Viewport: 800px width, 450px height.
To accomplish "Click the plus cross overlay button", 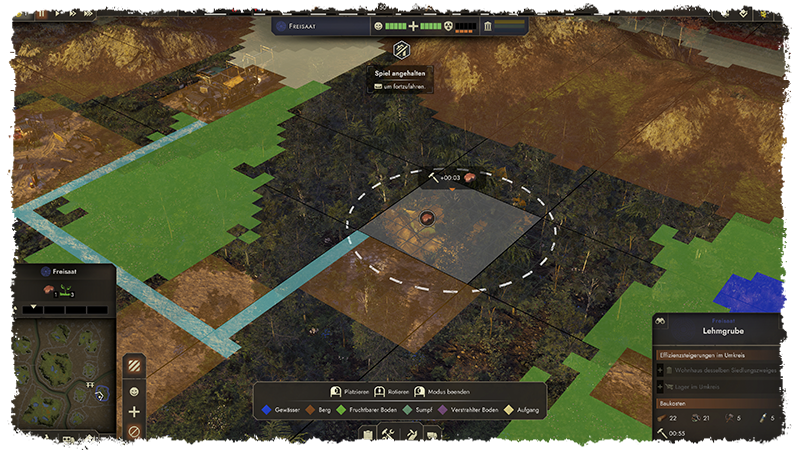I will coord(134,411).
